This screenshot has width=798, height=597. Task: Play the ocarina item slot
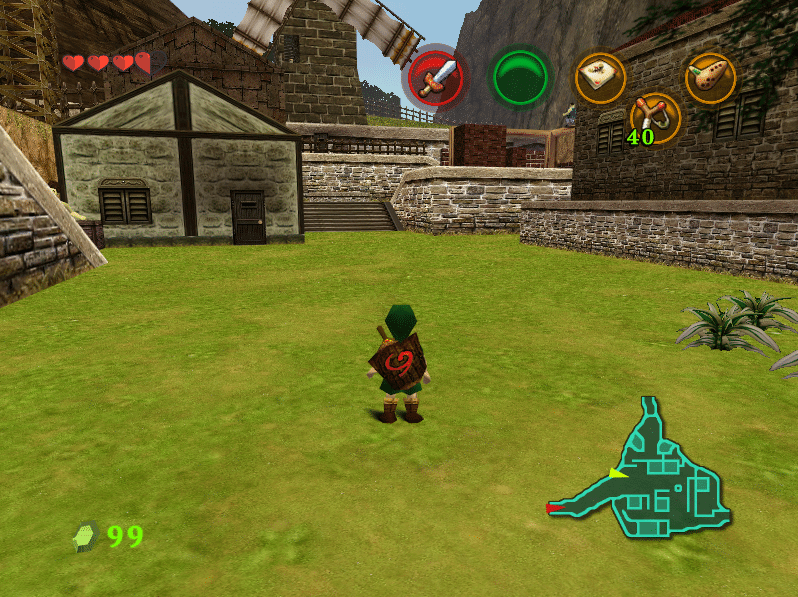coord(710,78)
